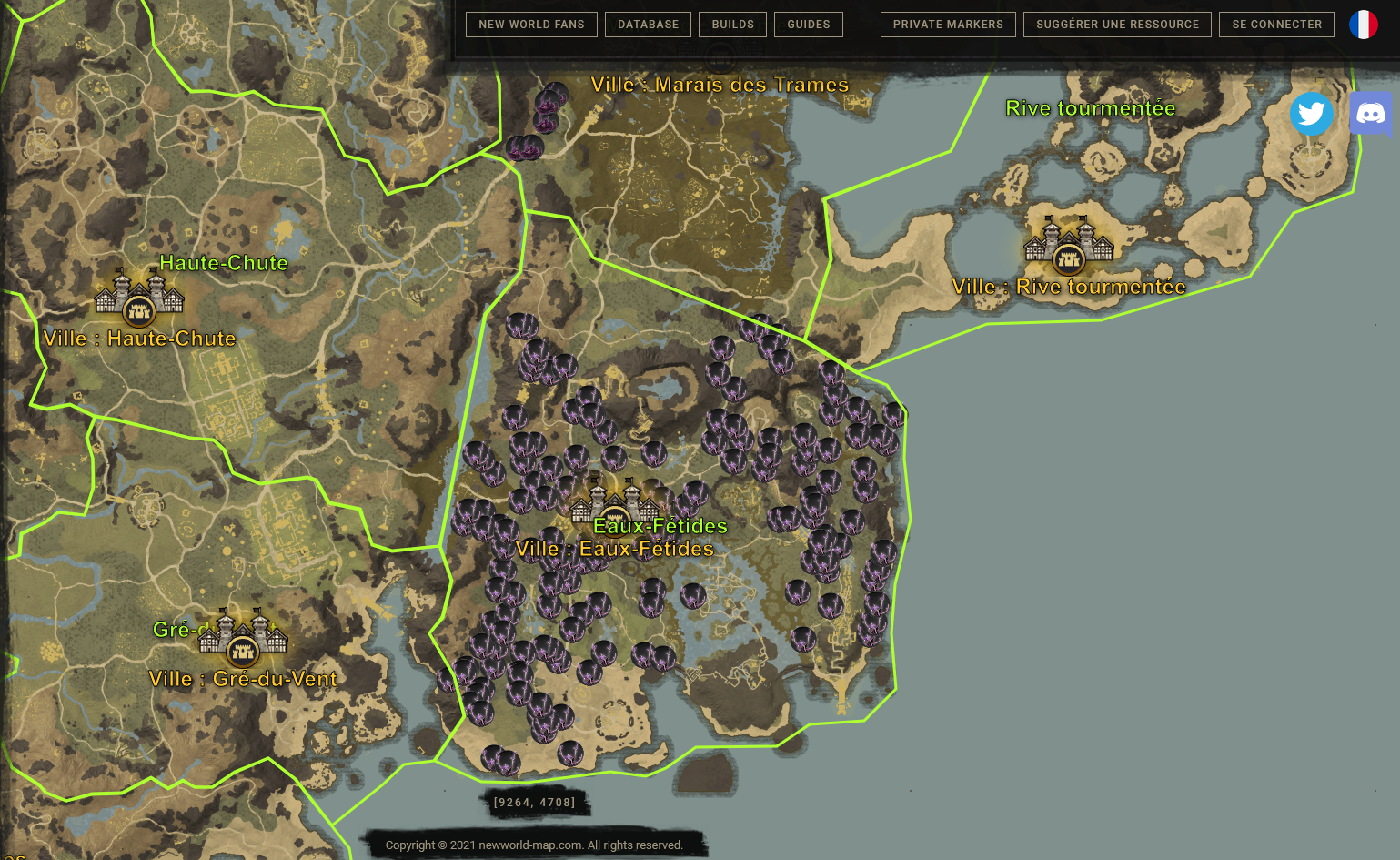
Task: Click Suggérer une ressource button
Action: pos(1117,25)
